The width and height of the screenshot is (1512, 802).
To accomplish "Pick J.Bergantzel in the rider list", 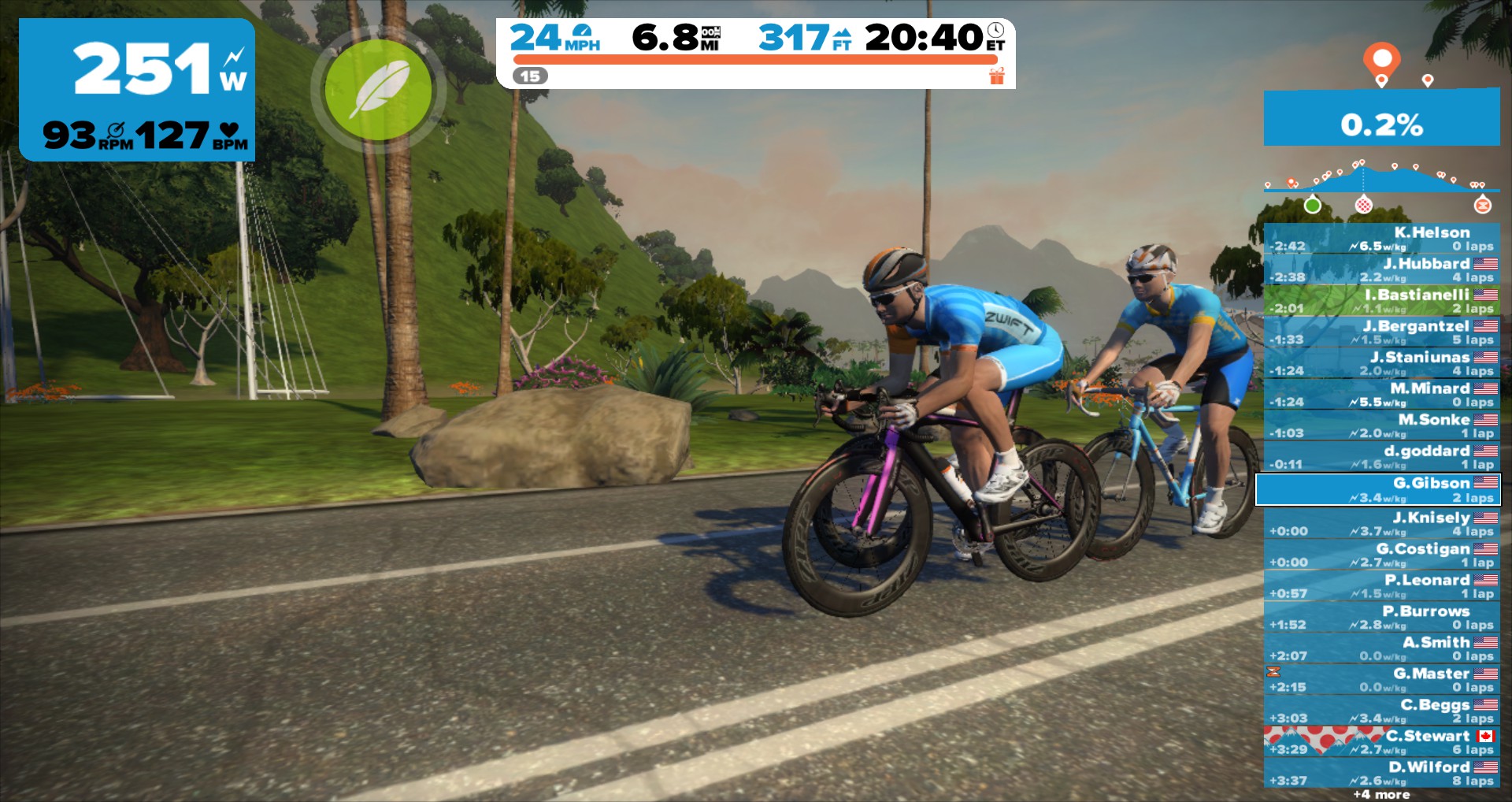I will (1381, 332).
